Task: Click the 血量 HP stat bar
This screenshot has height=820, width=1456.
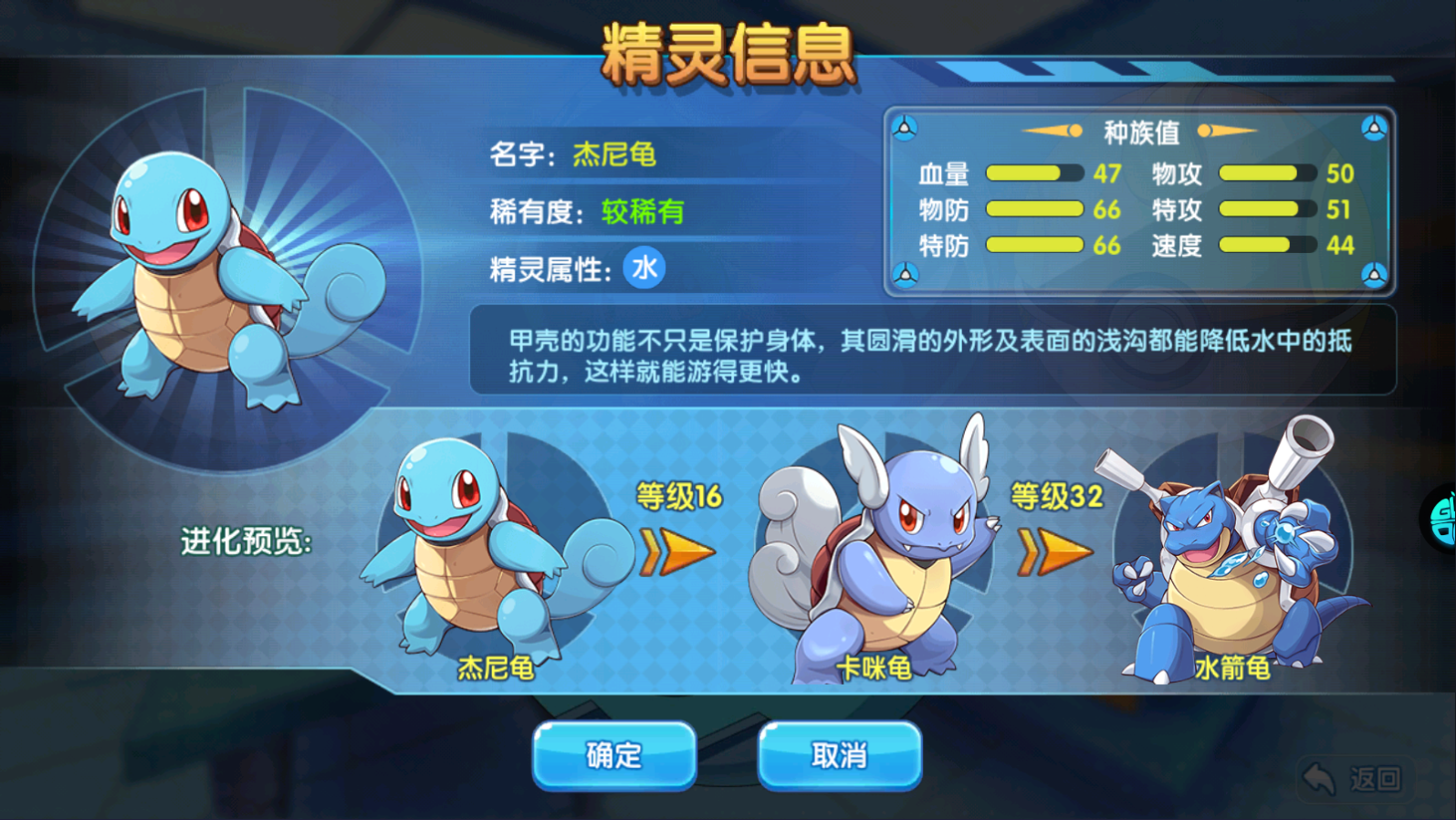Action: (x=1036, y=173)
